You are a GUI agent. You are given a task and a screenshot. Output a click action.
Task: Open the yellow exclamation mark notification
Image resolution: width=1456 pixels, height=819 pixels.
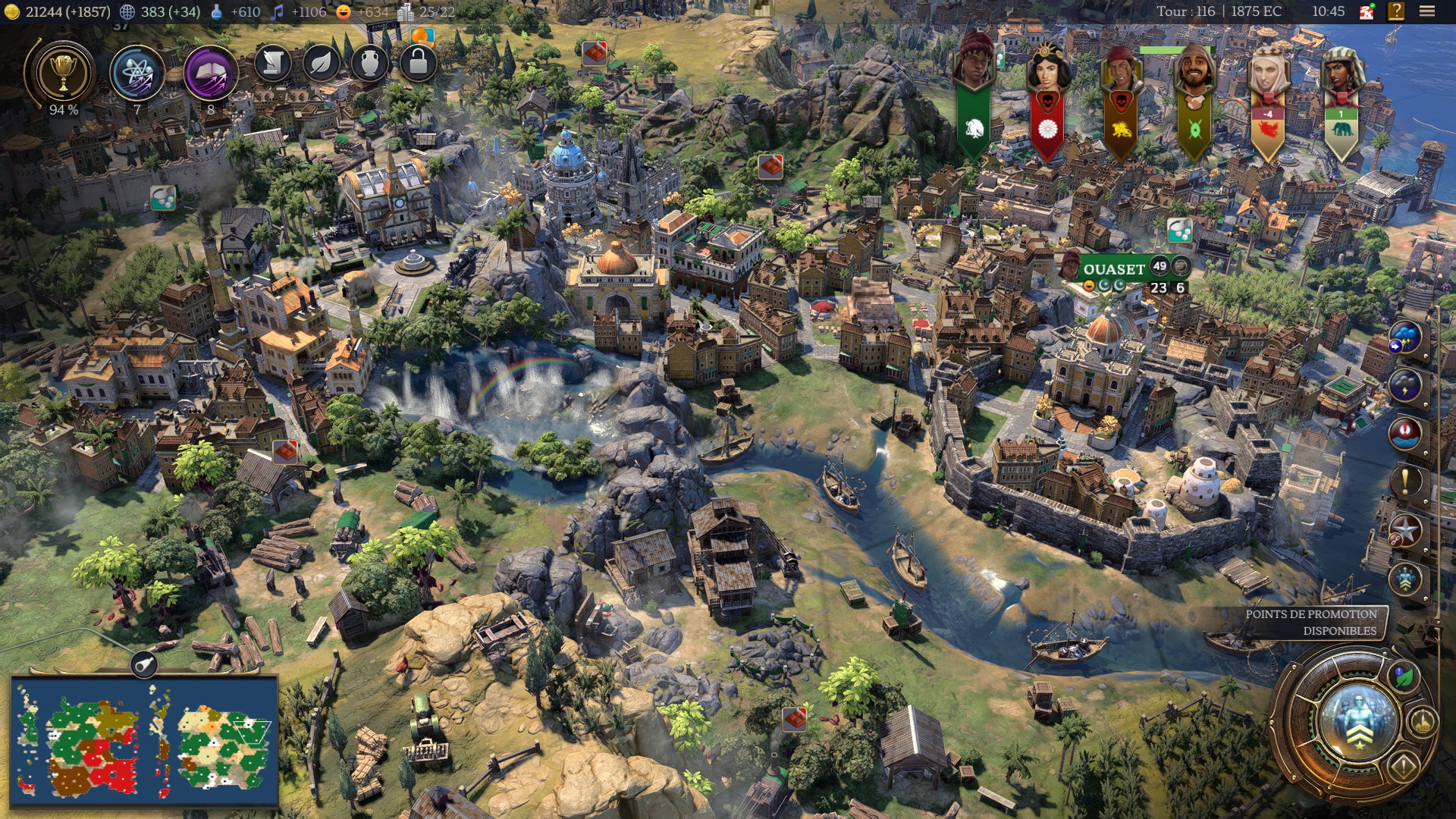[x=1405, y=481]
